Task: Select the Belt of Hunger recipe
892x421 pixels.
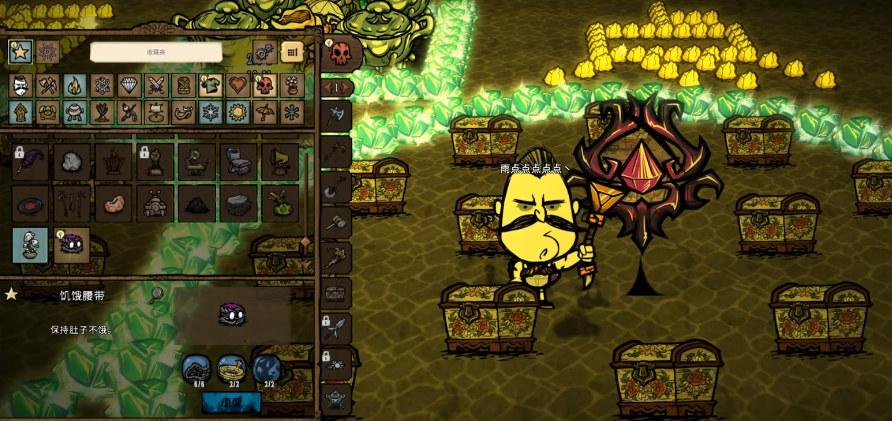Action: tap(71, 245)
